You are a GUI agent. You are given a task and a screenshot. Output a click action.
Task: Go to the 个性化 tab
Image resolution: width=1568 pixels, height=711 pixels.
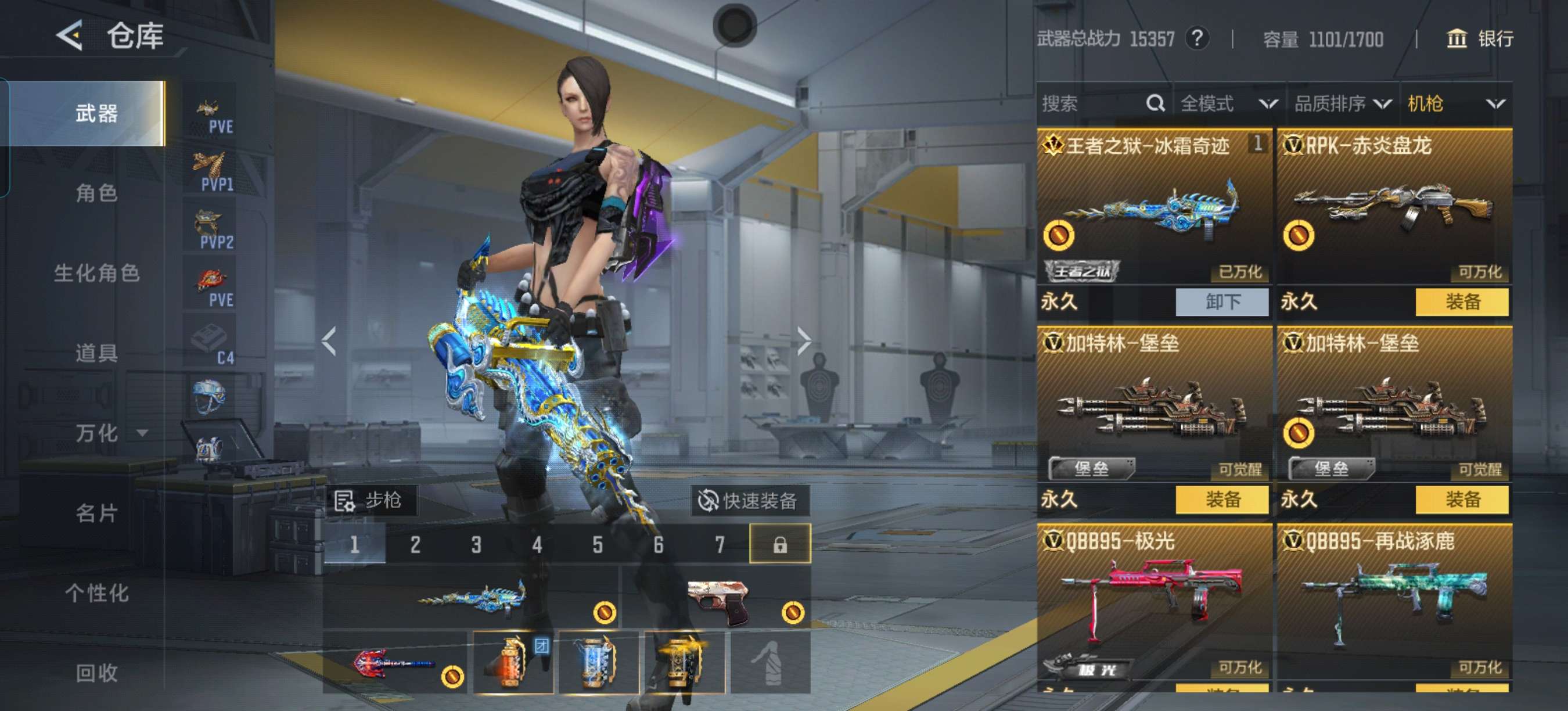pos(96,593)
